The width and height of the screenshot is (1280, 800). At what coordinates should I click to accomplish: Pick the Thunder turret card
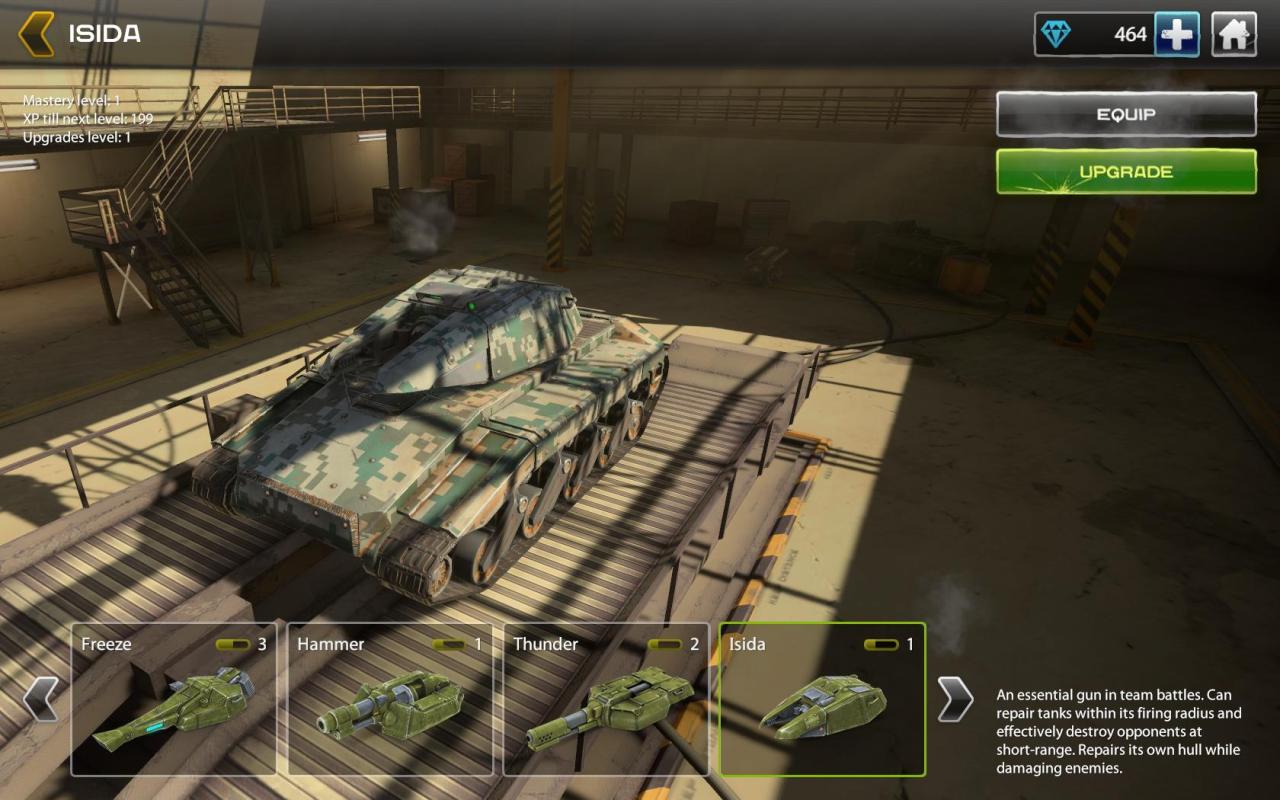coord(606,699)
